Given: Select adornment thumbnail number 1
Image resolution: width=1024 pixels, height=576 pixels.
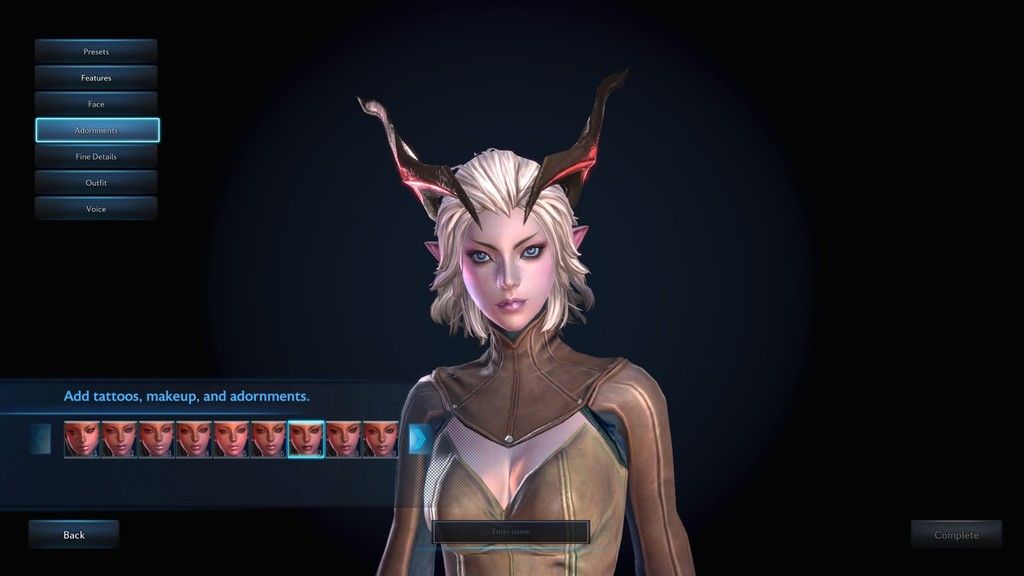Looking at the screenshot, I should point(81,439).
